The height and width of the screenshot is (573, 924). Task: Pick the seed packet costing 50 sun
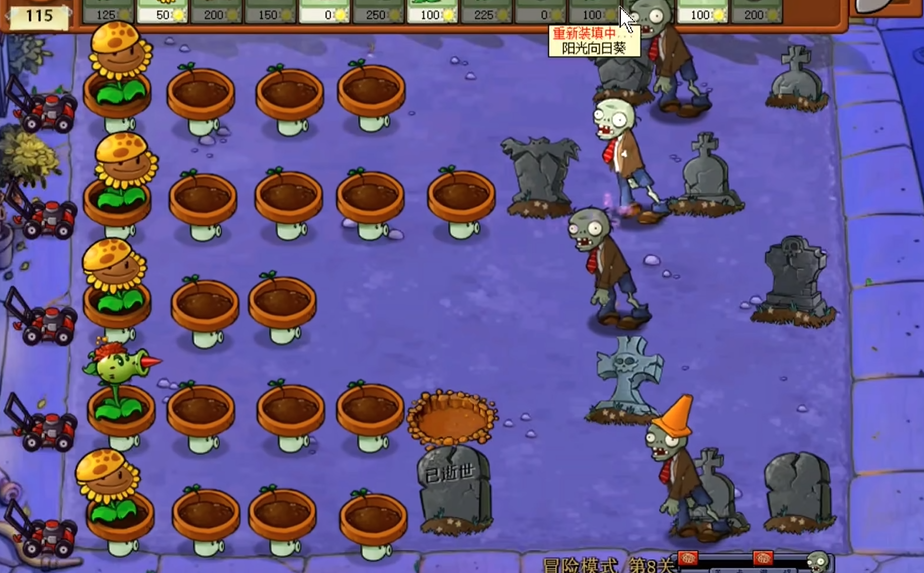tap(161, 12)
